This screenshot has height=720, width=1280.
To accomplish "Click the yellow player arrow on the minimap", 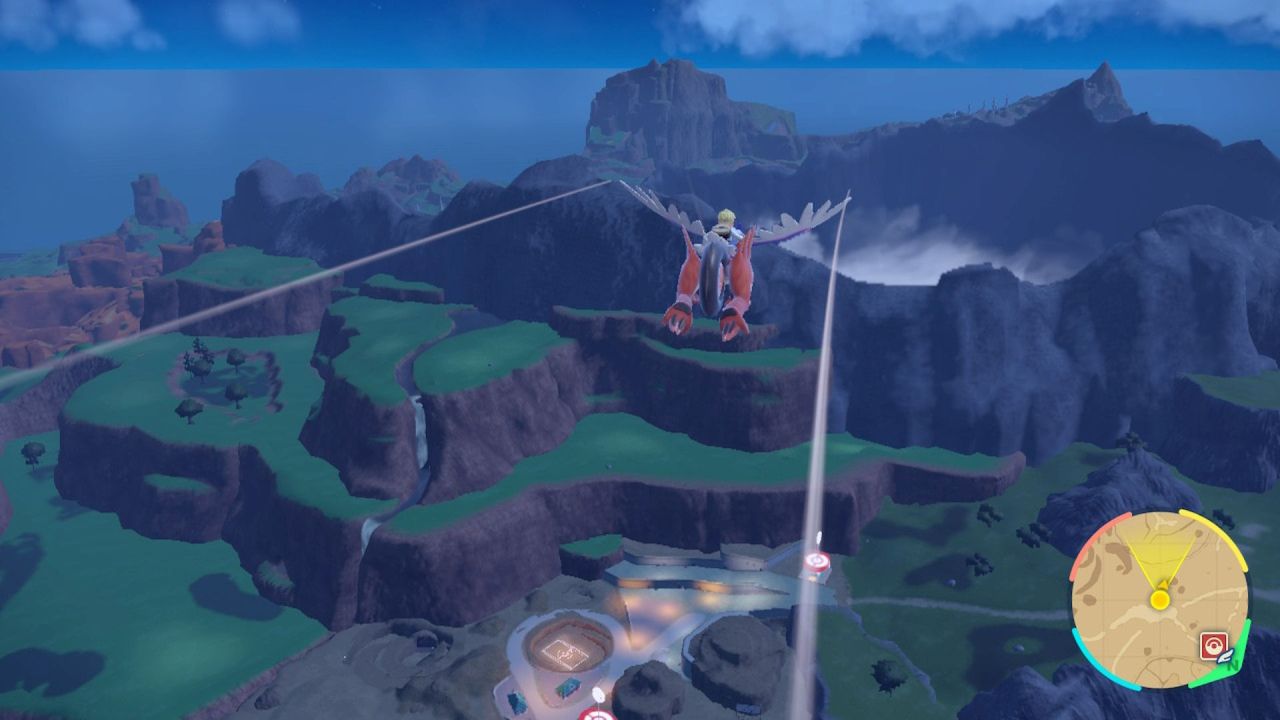I will [1161, 586].
